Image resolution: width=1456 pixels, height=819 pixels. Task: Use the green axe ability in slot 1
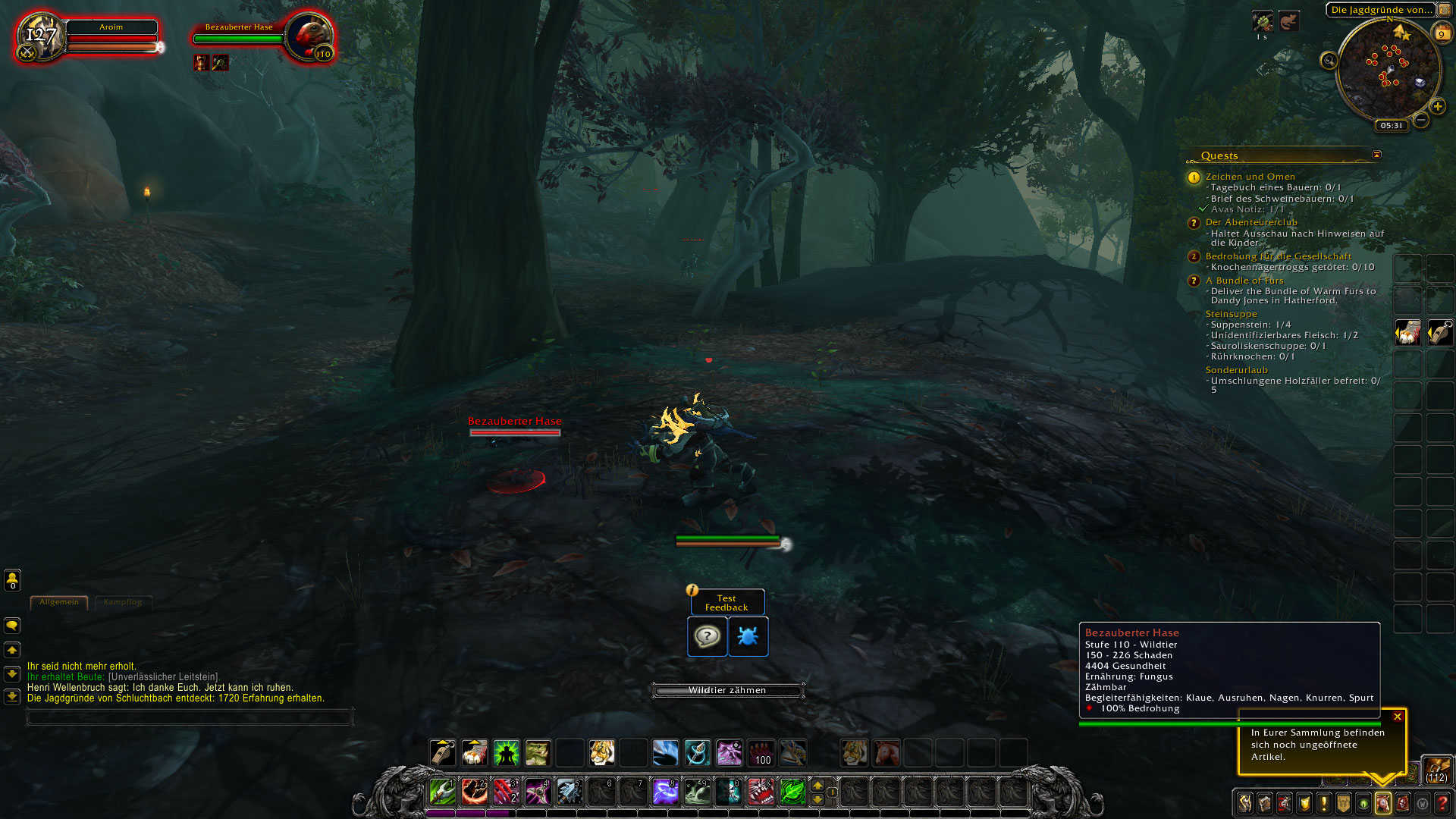pos(442,792)
